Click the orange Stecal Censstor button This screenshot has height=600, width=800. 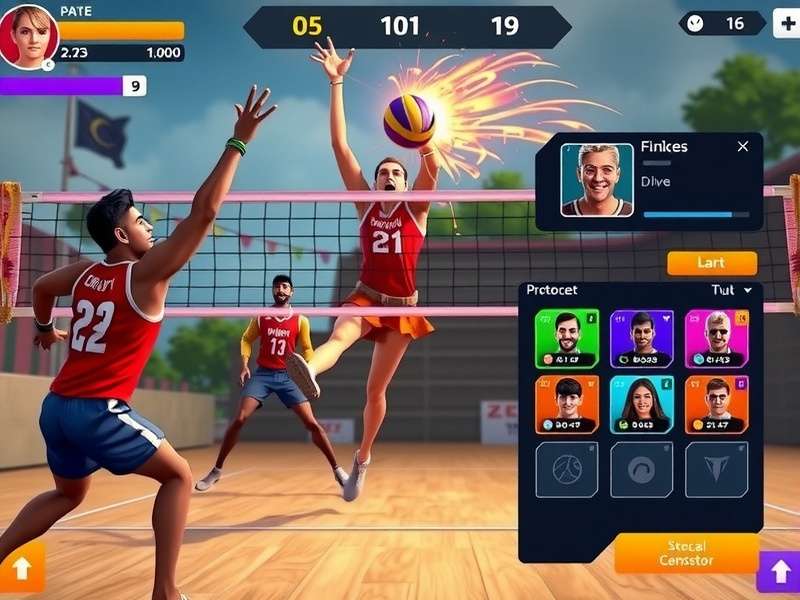coord(686,553)
